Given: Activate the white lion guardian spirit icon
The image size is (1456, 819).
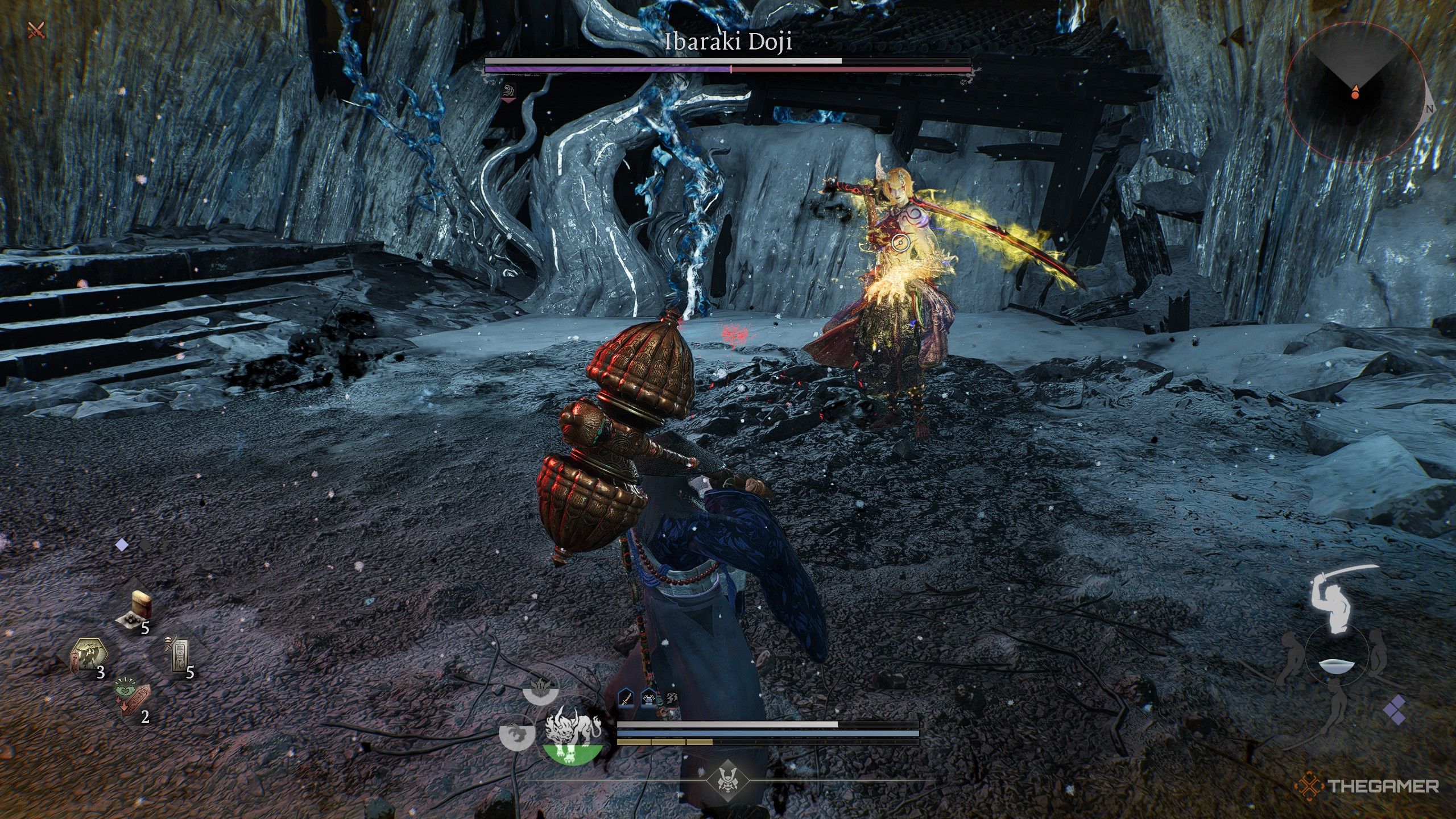Looking at the screenshot, I should [572, 735].
